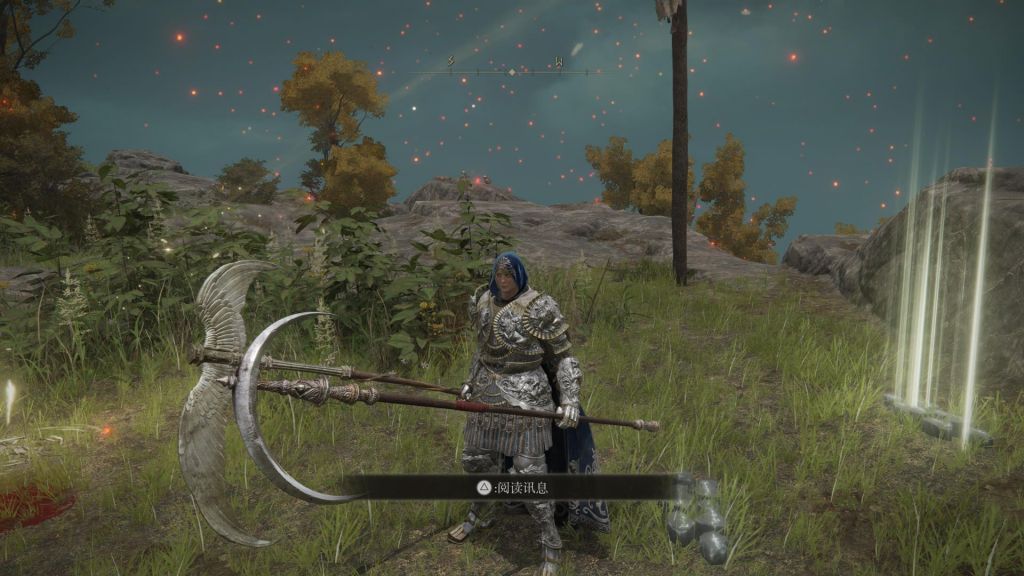1024x576 pixels.
Task: Click the compass bar heading indicator
Action: pos(512,72)
